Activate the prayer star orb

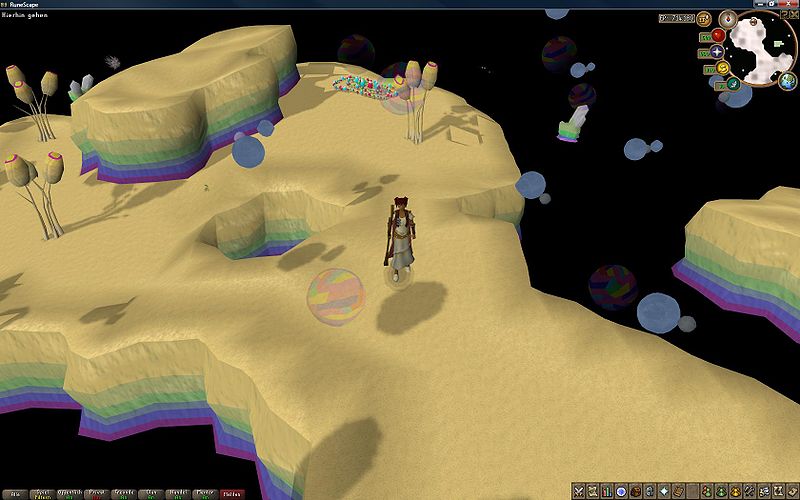tap(717, 51)
